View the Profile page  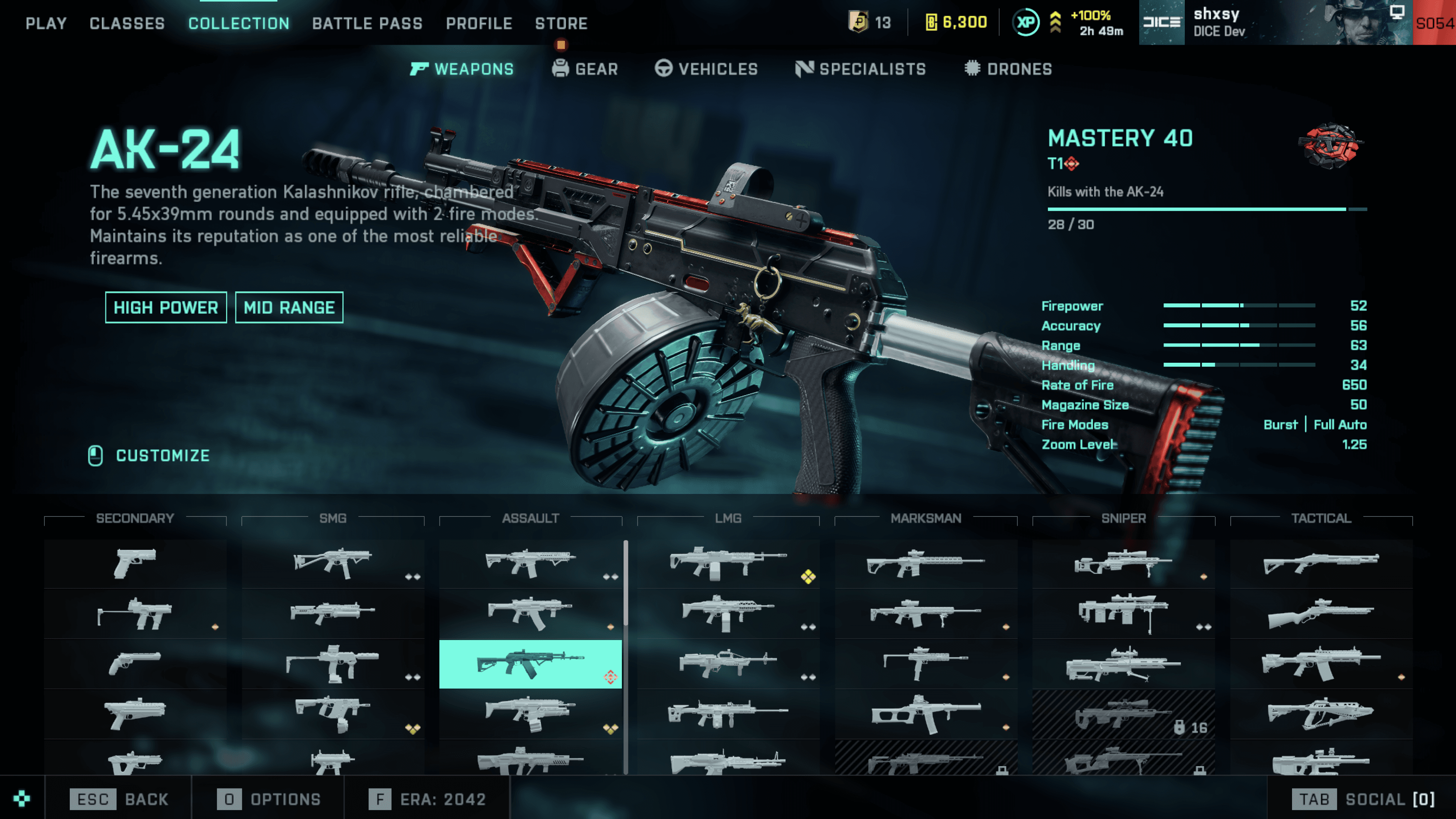(479, 23)
